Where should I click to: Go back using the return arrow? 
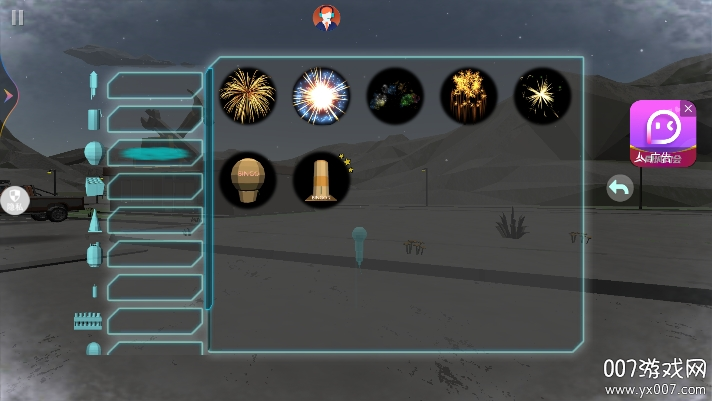pyautogui.click(x=620, y=187)
